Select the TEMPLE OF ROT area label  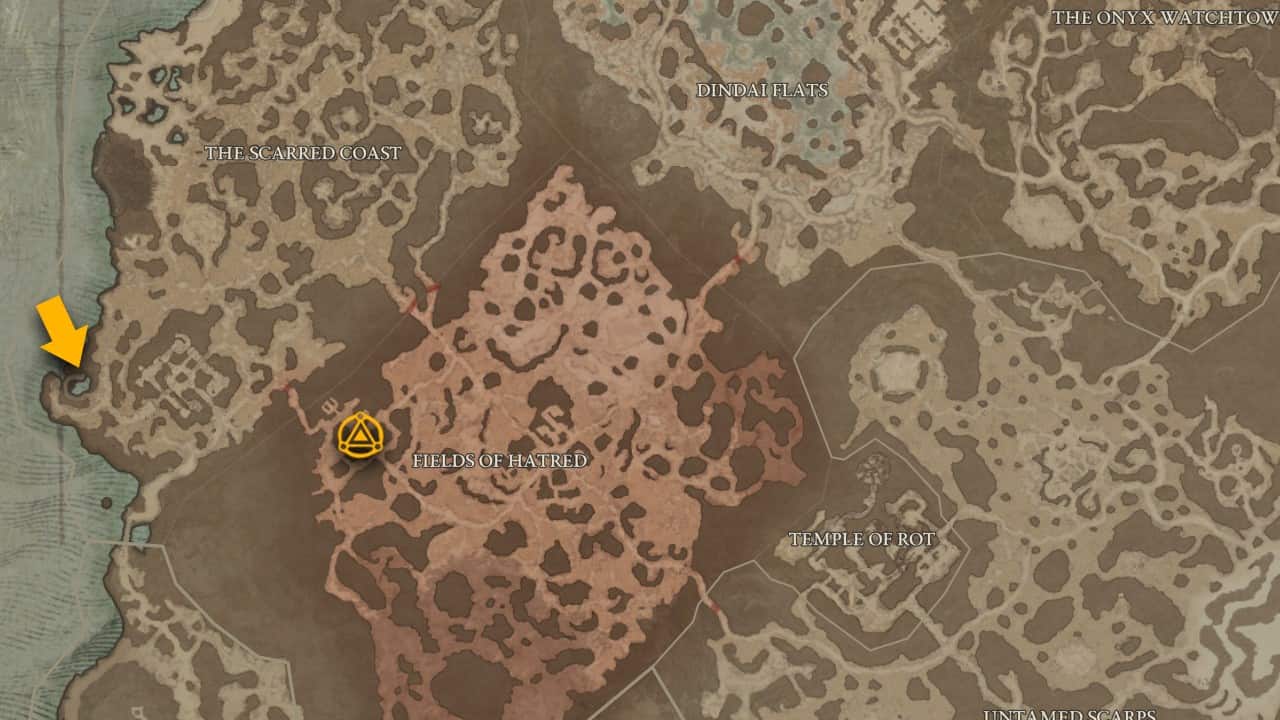(x=864, y=538)
